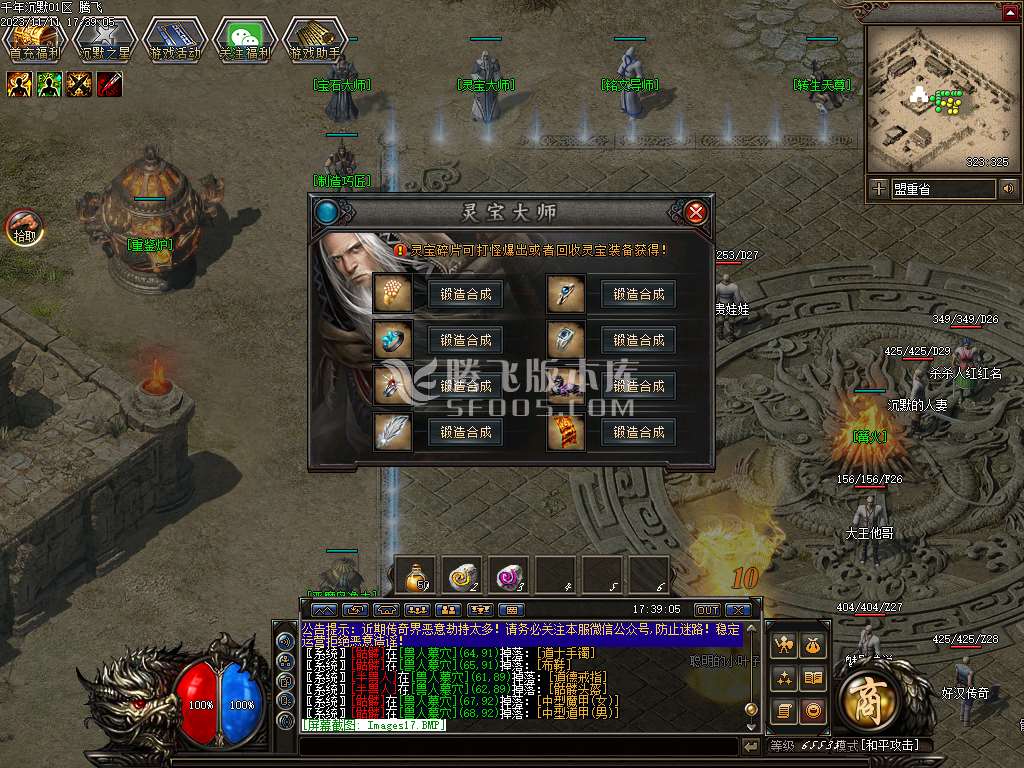The height and width of the screenshot is (768, 1024).
Task: Open the 游戏活动 events menu
Action: (175, 40)
